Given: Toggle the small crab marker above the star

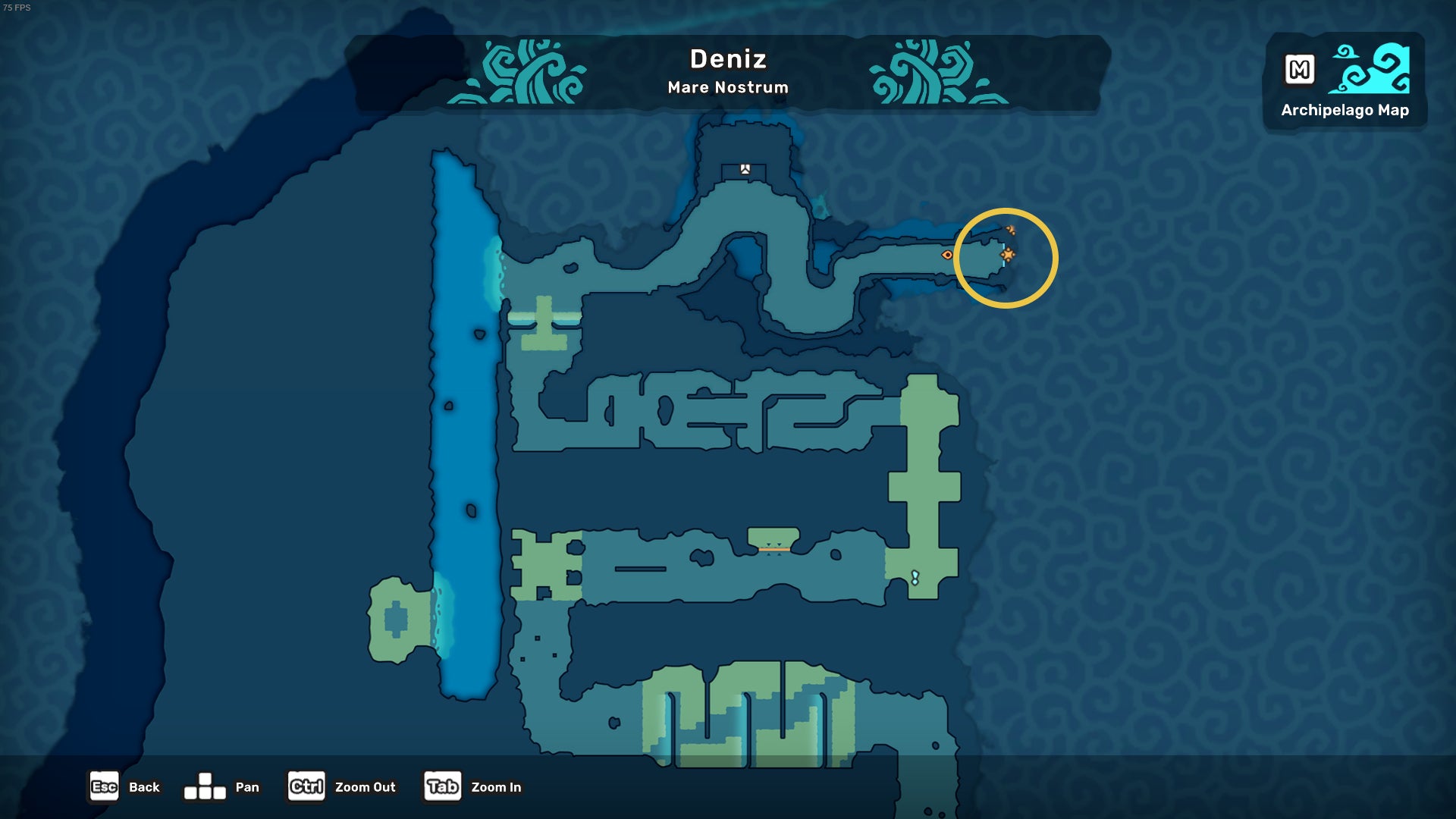Looking at the screenshot, I should [1011, 230].
